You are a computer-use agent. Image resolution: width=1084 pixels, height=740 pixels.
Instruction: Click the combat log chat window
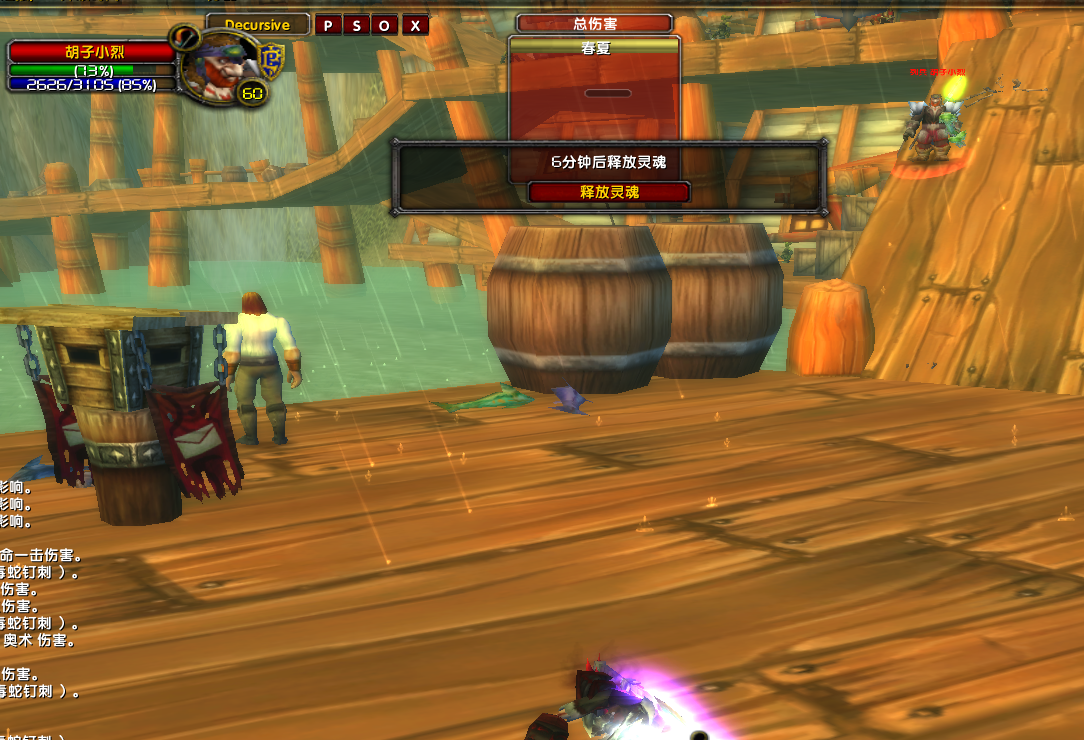point(40,600)
